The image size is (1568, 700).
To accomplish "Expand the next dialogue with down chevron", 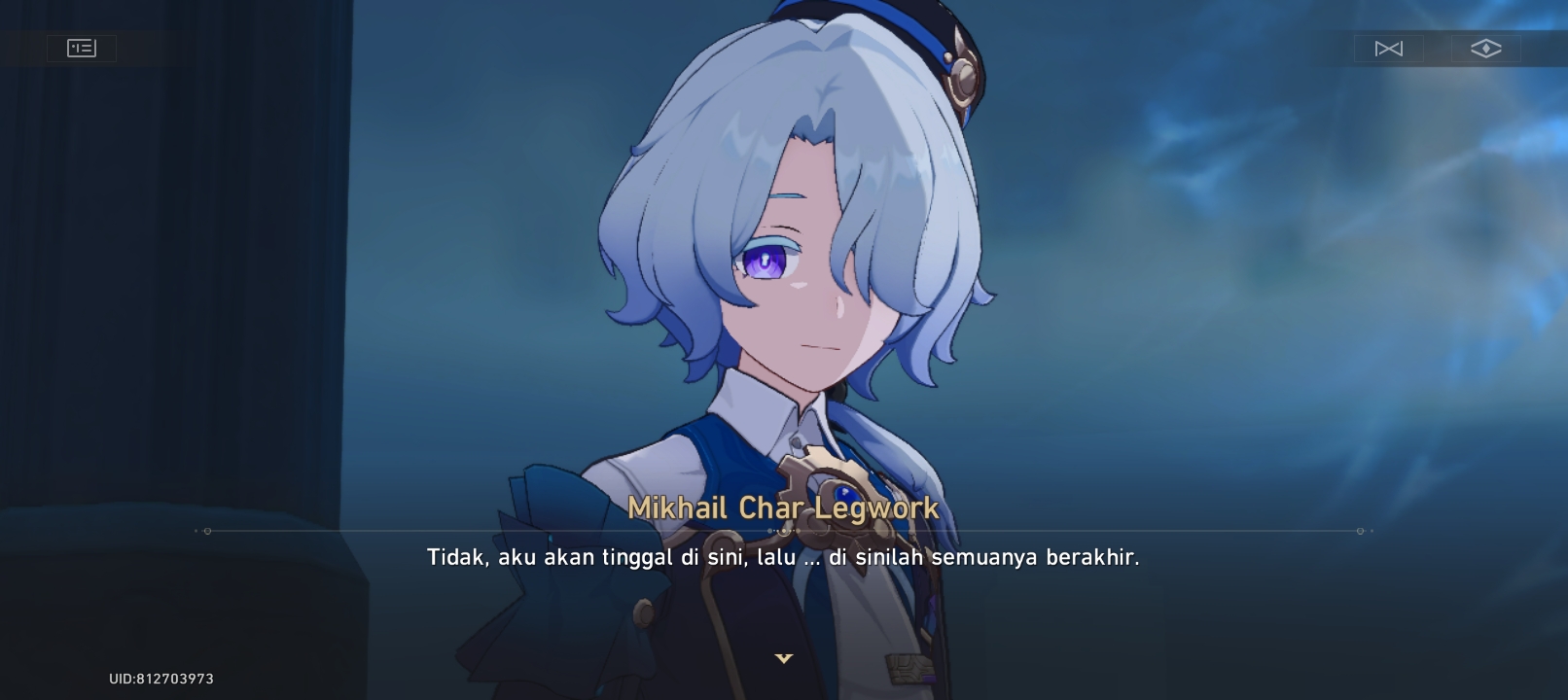I will click(x=784, y=658).
